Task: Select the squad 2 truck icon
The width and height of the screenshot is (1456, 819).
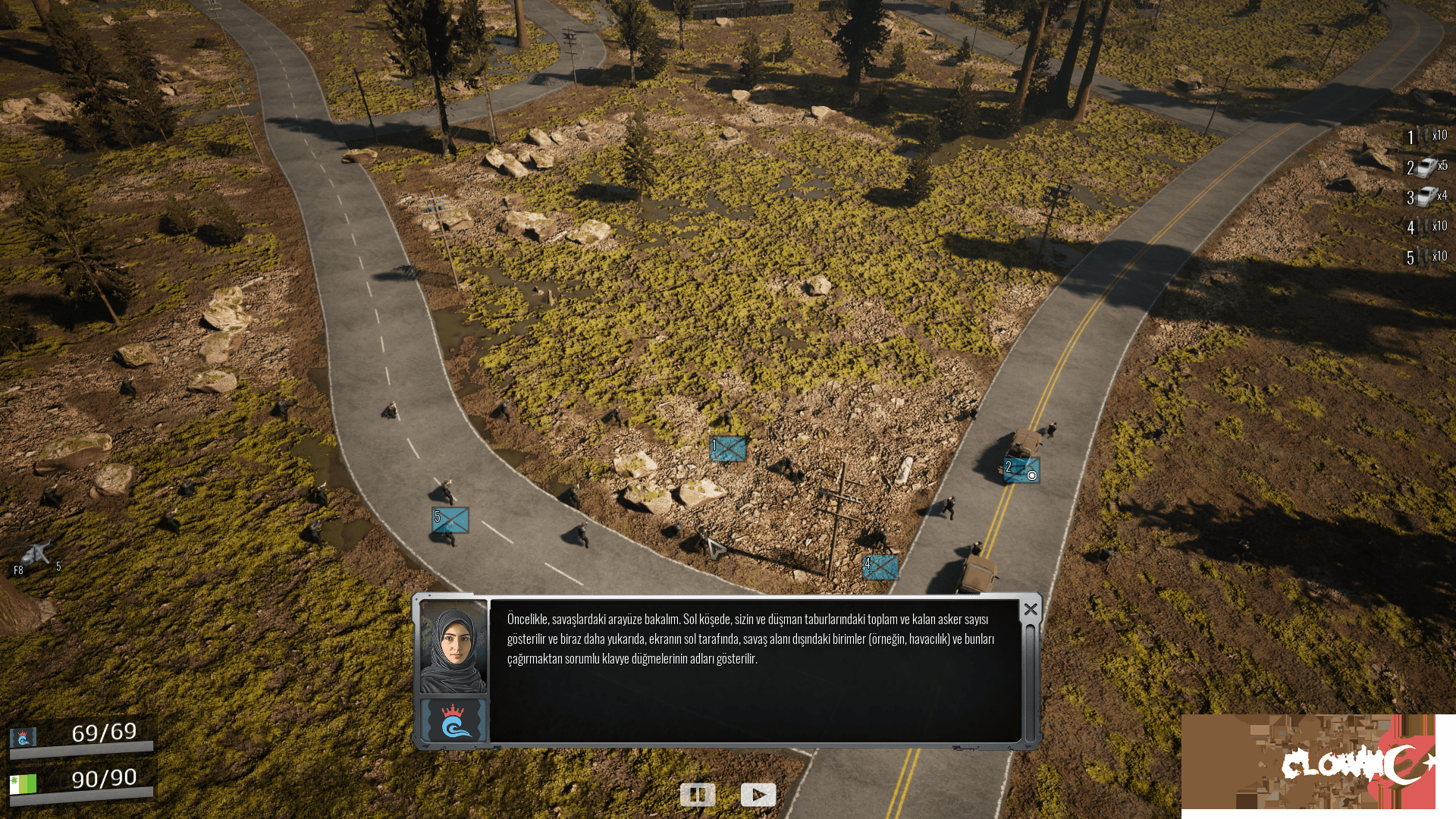Action: pos(1428,168)
